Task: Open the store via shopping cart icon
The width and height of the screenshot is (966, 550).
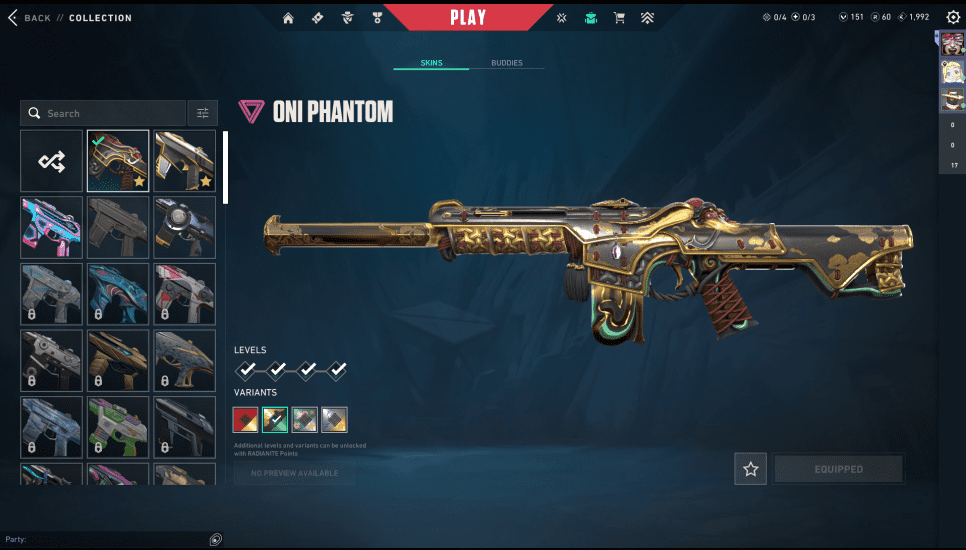Action: (x=619, y=18)
